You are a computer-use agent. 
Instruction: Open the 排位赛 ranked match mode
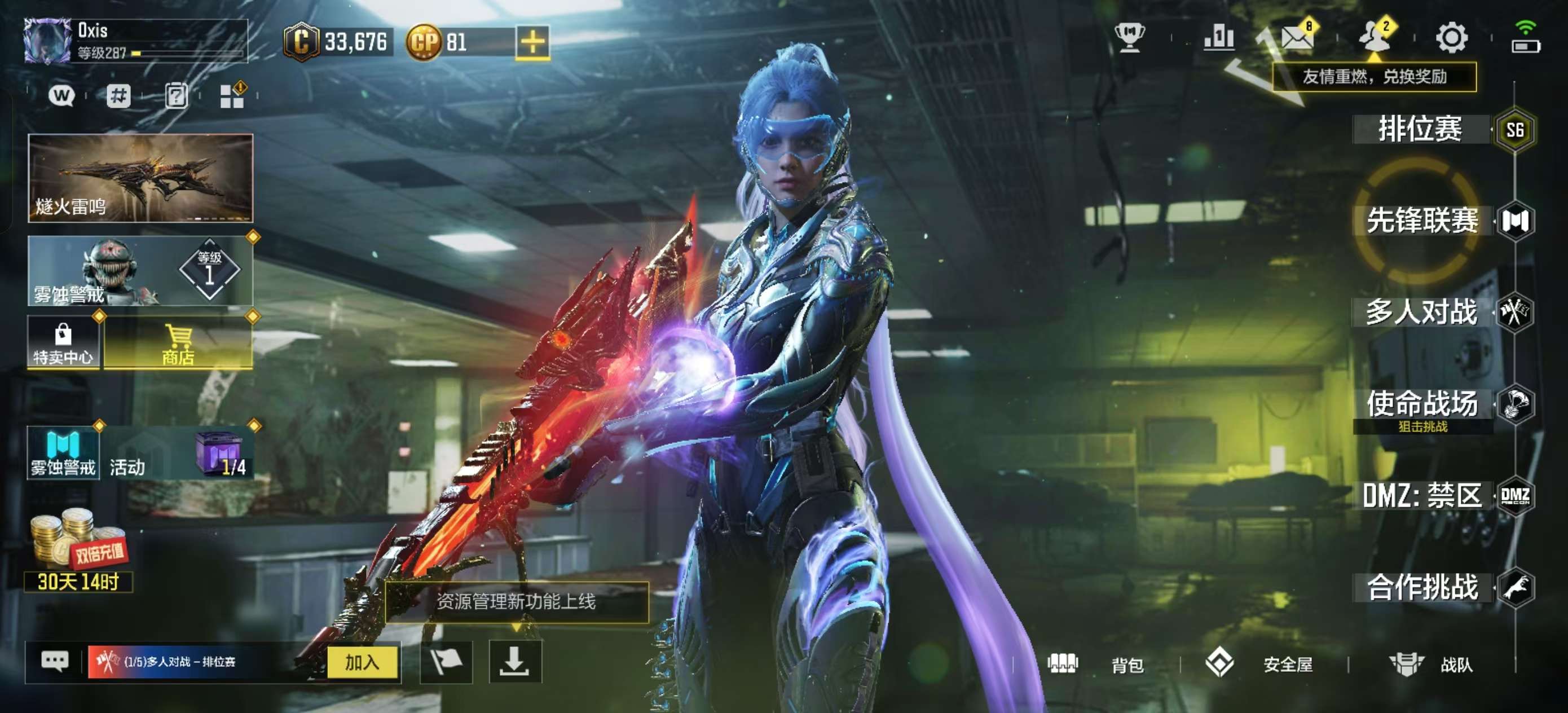(x=1421, y=129)
